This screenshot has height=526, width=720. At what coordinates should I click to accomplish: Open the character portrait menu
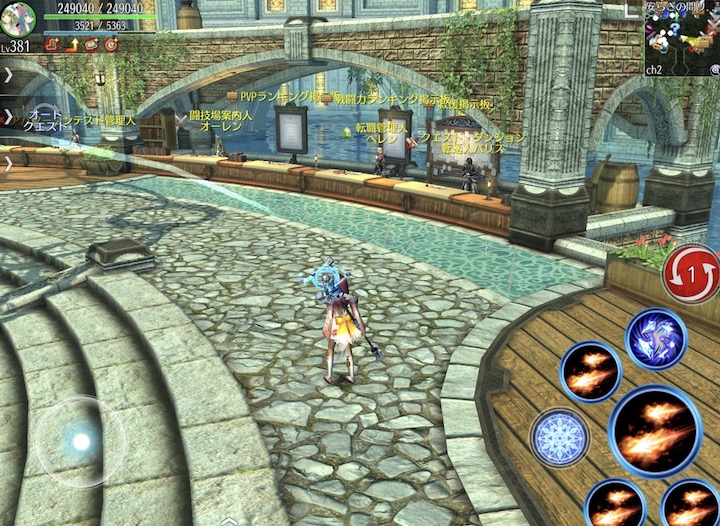point(18,17)
